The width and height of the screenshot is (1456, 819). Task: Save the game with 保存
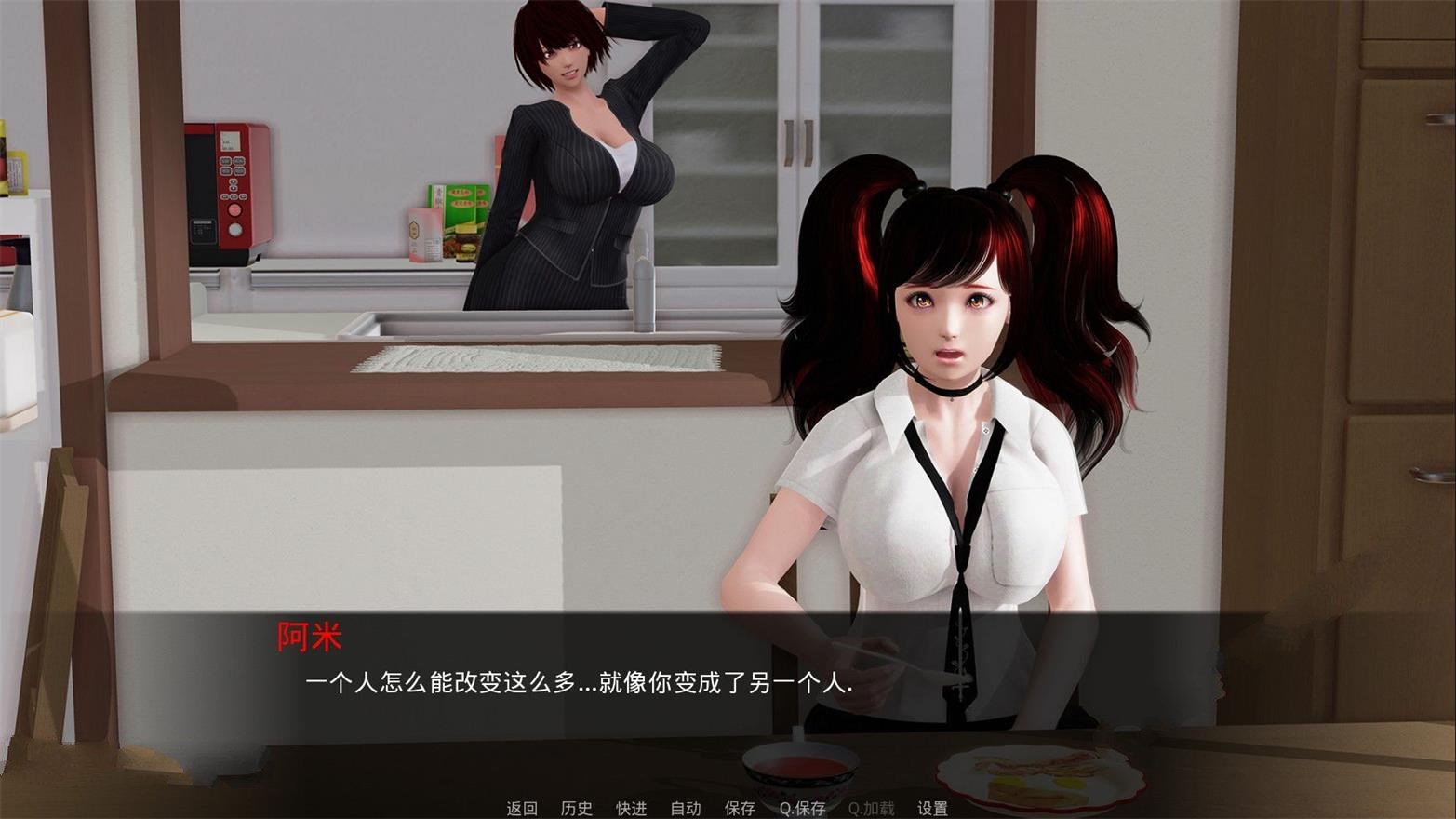pos(738,809)
